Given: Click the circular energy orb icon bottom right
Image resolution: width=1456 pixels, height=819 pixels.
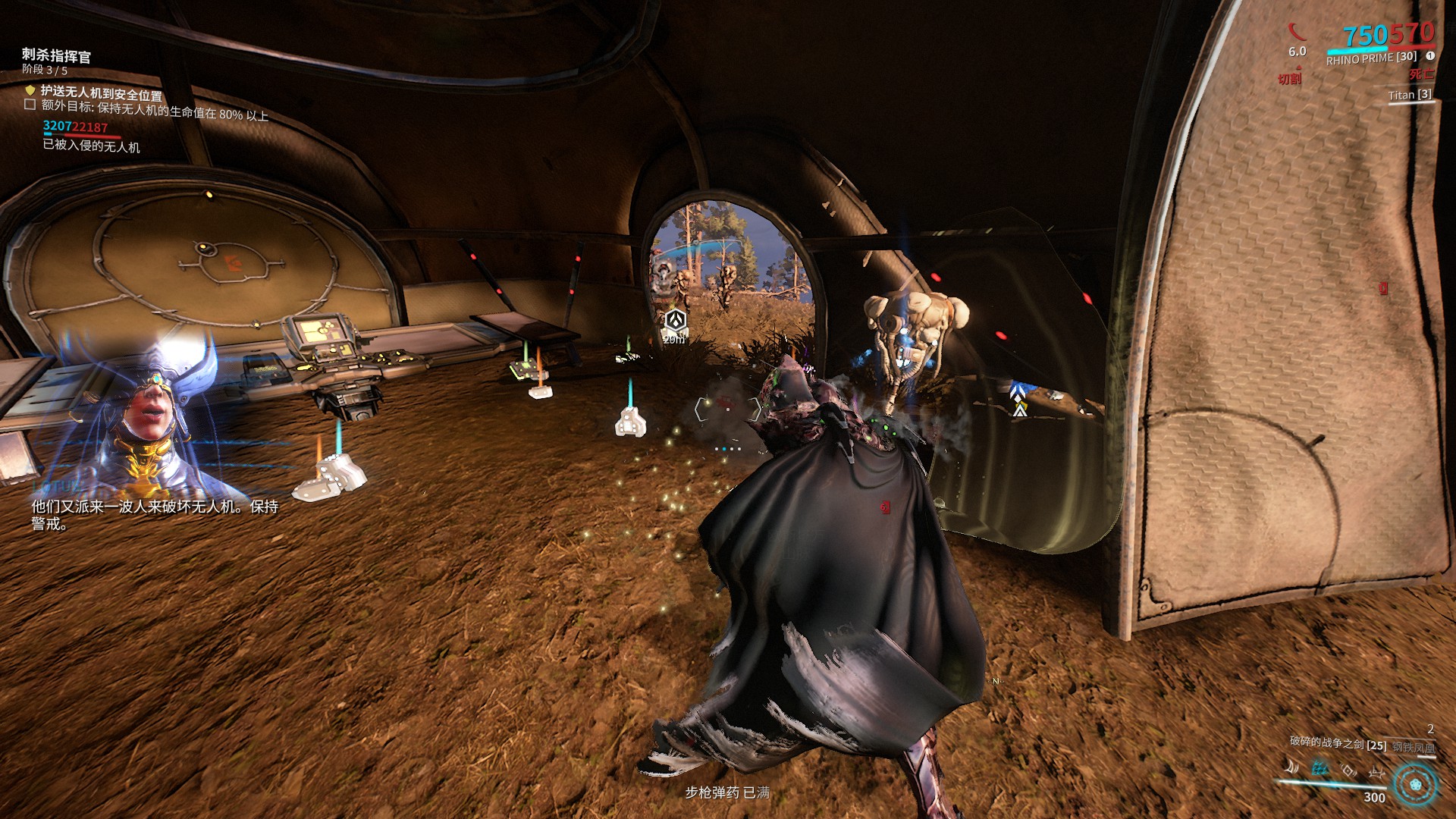Looking at the screenshot, I should [x=1414, y=786].
